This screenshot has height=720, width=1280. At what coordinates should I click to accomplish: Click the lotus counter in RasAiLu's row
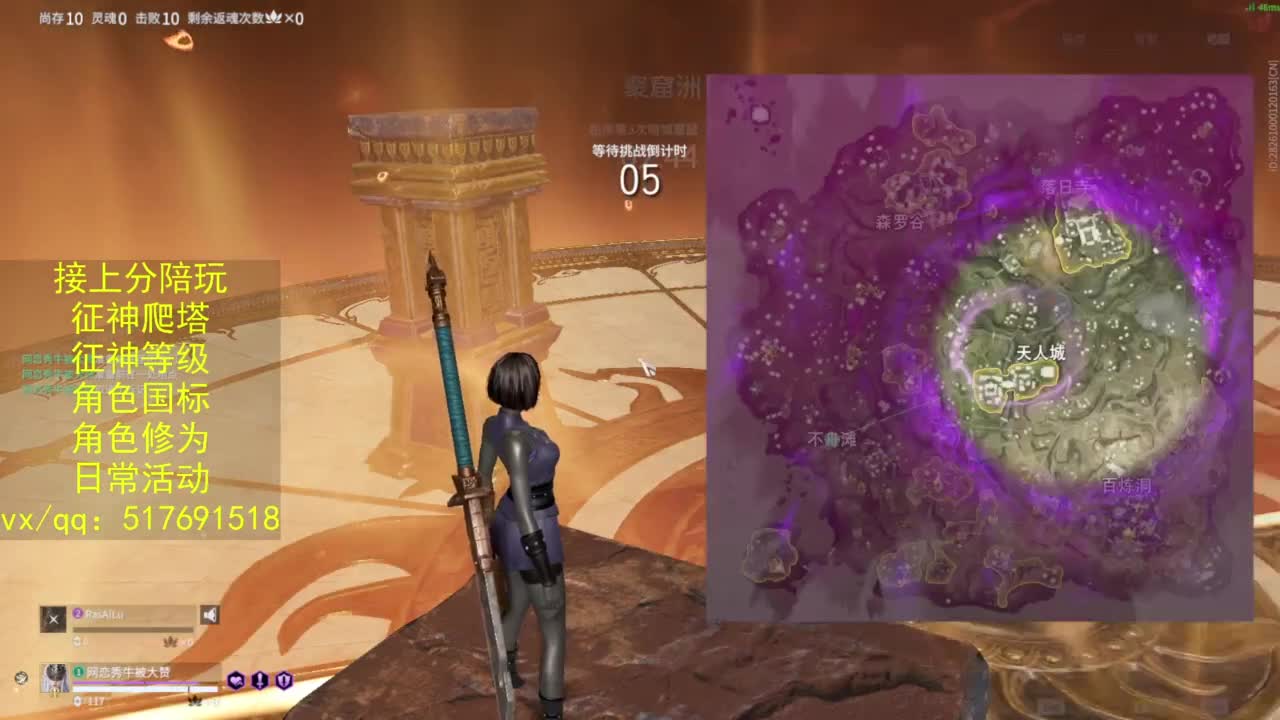click(168, 642)
